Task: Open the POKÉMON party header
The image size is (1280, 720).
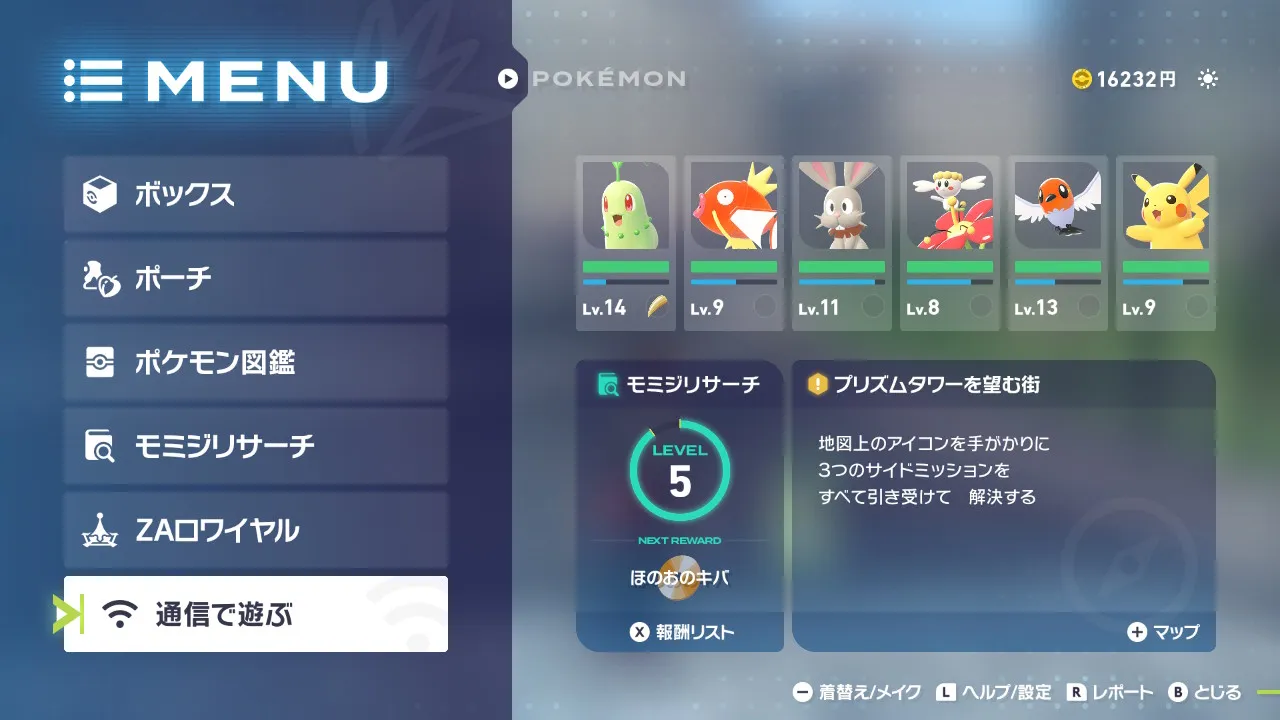Action: point(593,78)
